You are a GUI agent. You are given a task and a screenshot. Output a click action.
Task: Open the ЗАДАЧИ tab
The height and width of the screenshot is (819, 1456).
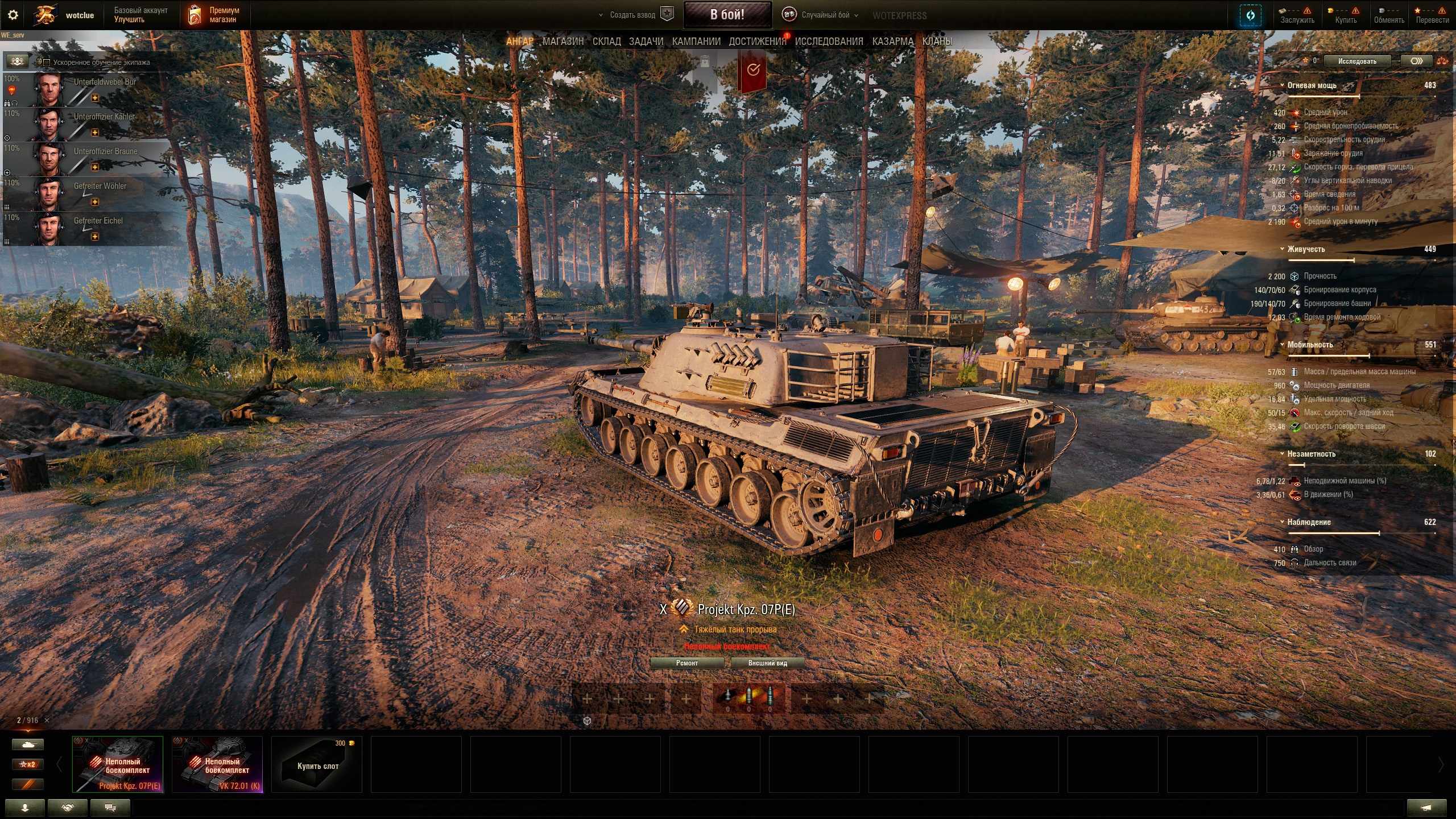coord(646,42)
